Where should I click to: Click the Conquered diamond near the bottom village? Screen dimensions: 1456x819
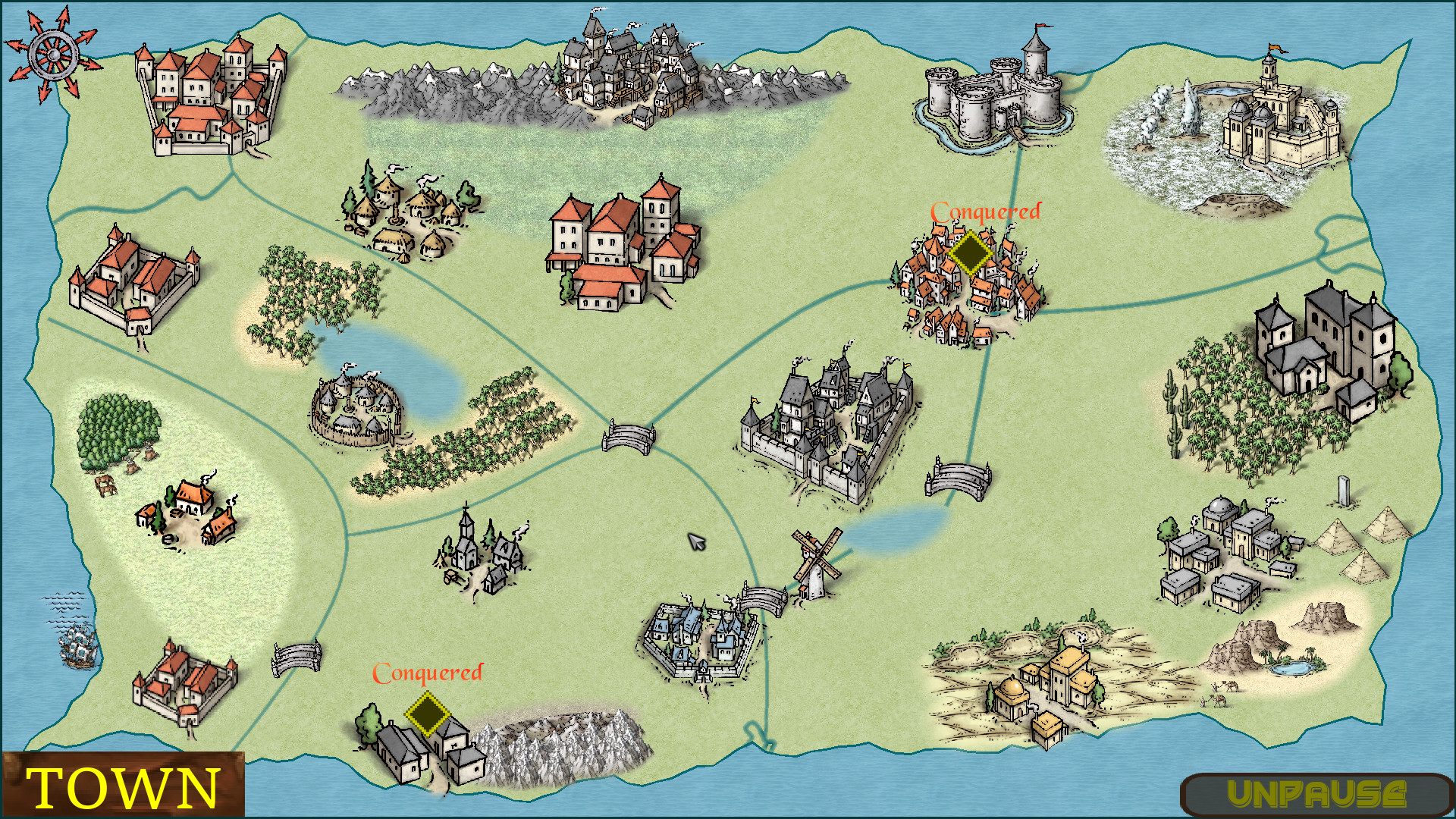pyautogui.click(x=428, y=713)
